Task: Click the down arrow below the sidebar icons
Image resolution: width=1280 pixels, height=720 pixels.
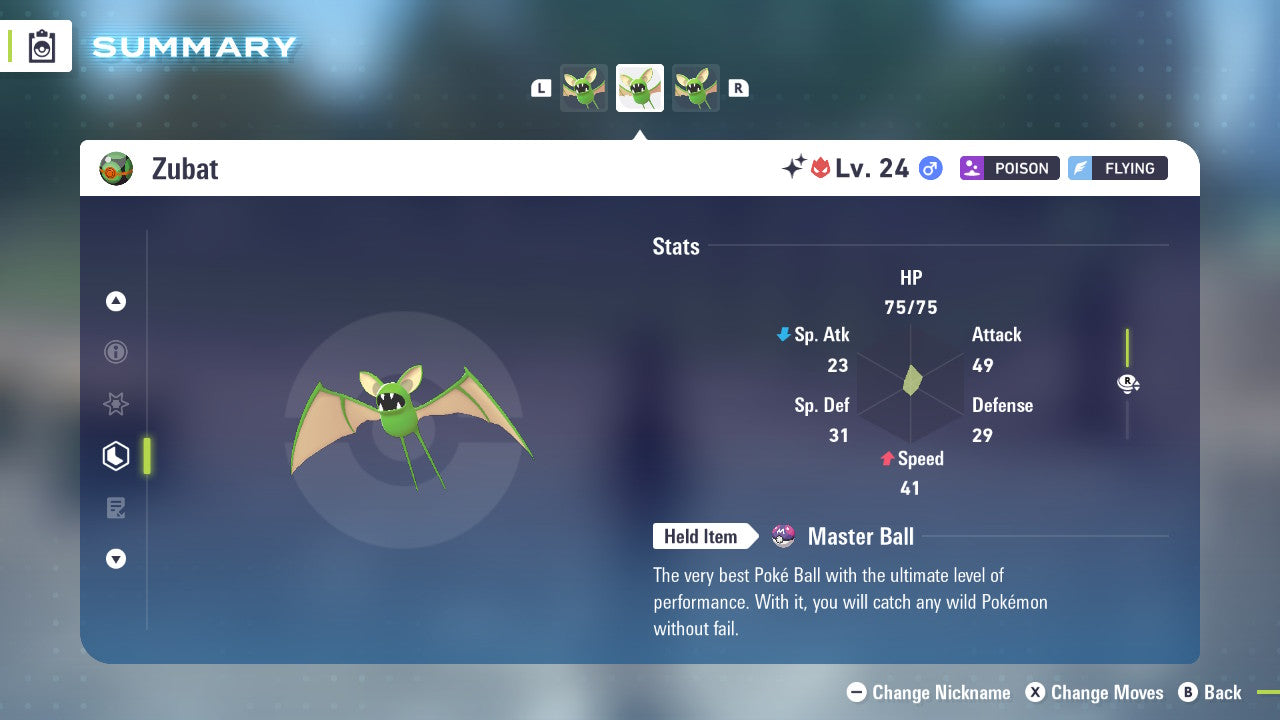Action: pyautogui.click(x=116, y=559)
